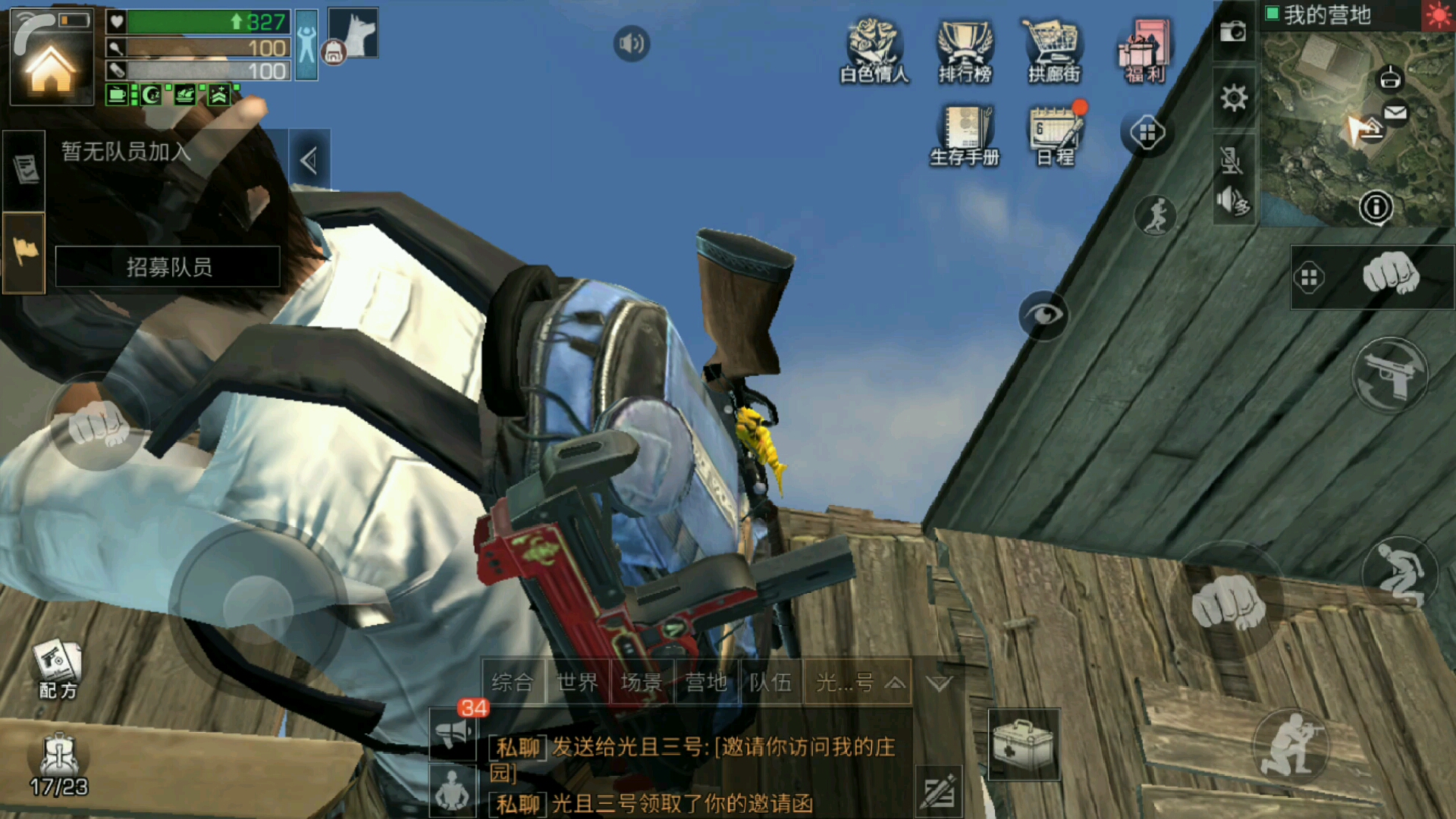Mute the top-center sound toggle
Viewport: 1456px width, 819px height.
click(x=631, y=43)
